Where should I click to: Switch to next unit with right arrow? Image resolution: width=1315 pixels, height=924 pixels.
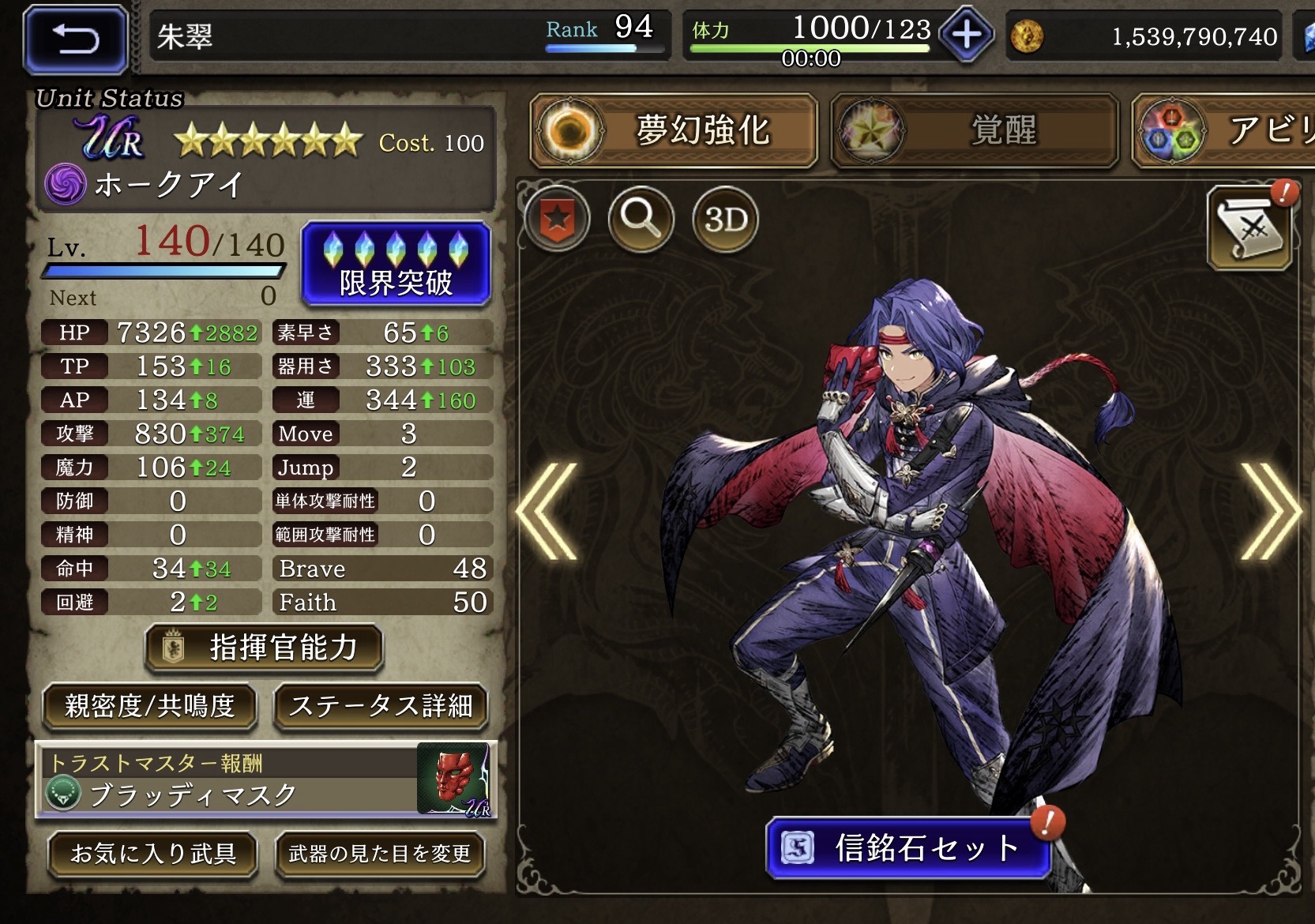[1269, 512]
